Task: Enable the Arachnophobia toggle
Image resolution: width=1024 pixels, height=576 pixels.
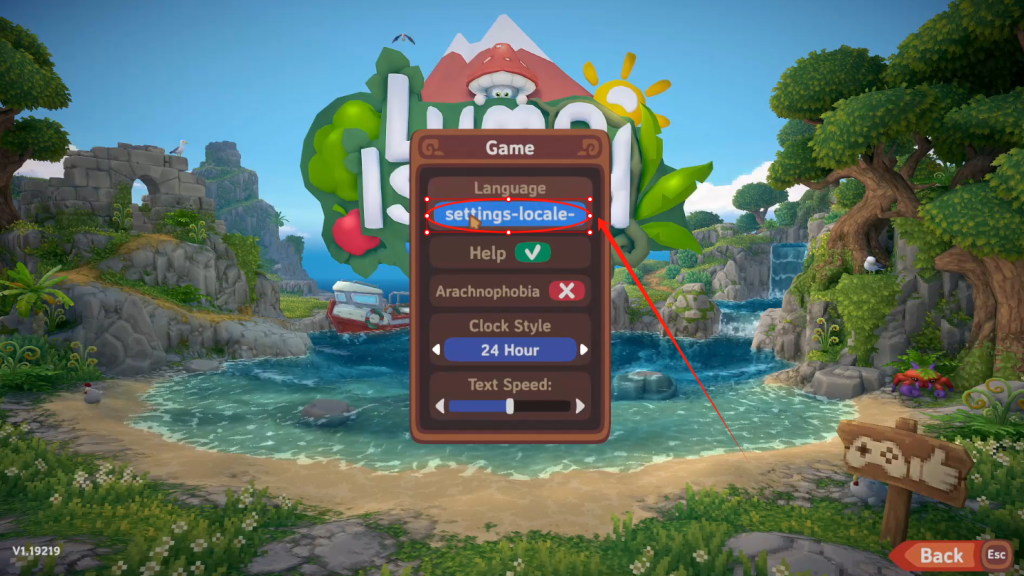Action: click(x=567, y=291)
